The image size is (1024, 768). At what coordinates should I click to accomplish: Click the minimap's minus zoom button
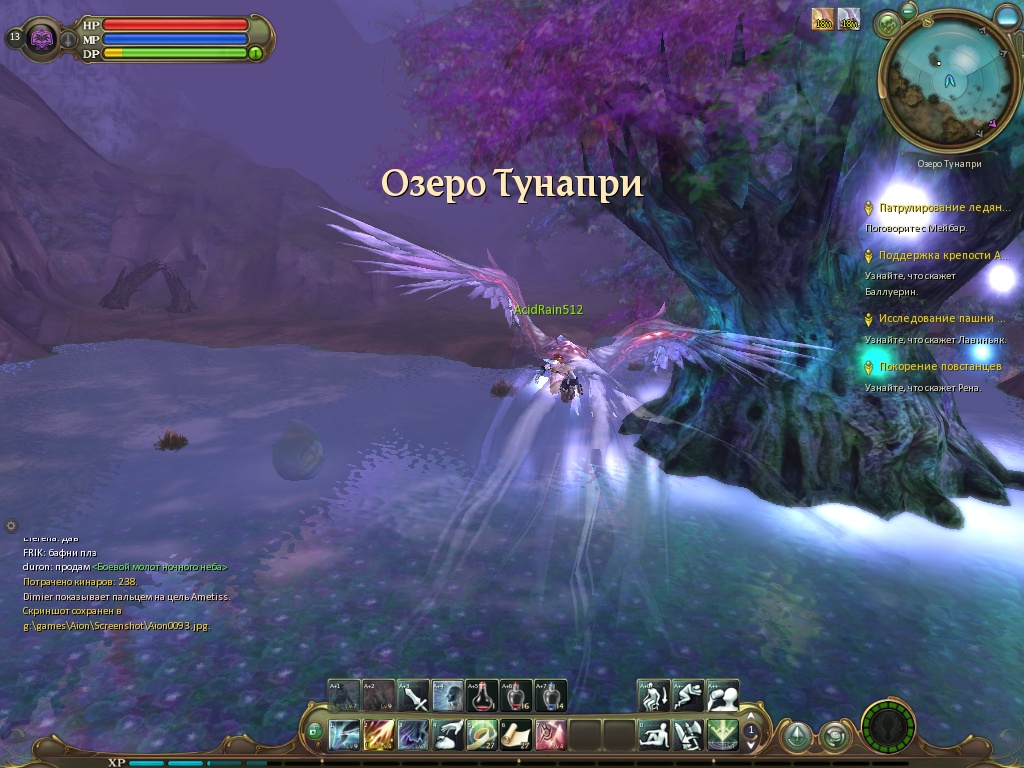(x=908, y=9)
